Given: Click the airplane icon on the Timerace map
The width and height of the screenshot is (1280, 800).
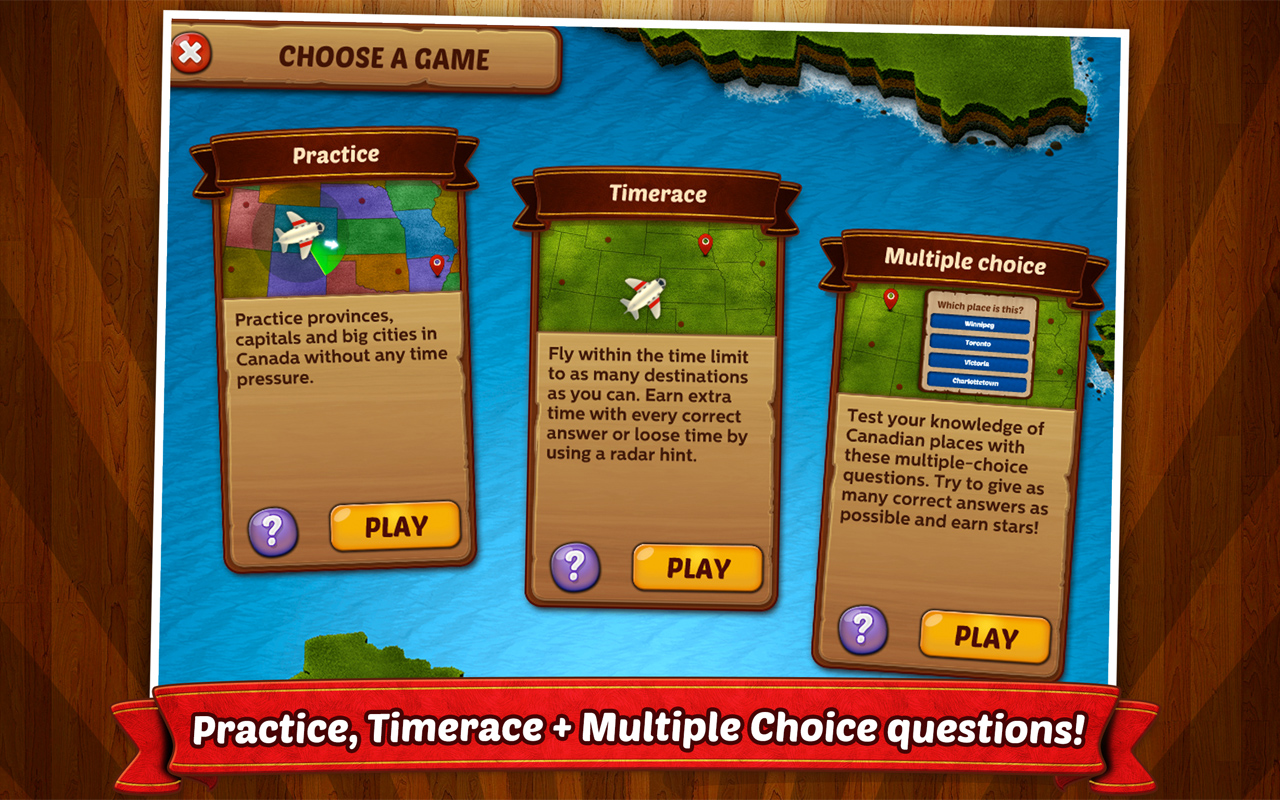Looking at the screenshot, I should (644, 298).
